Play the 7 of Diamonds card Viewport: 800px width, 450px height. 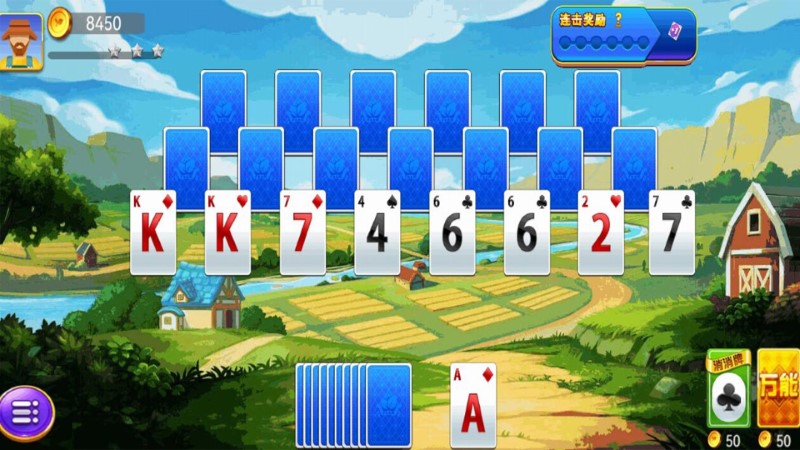click(302, 232)
